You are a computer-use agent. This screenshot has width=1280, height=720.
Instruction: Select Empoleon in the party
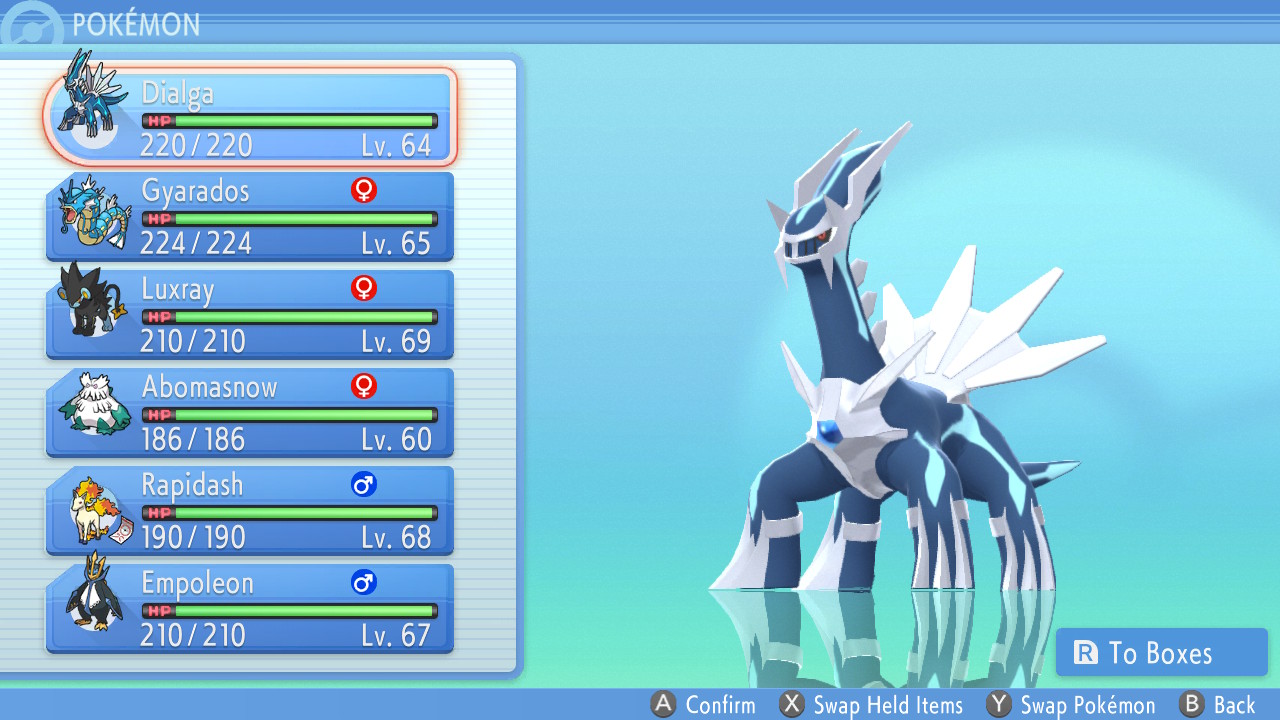pyautogui.click(x=250, y=608)
